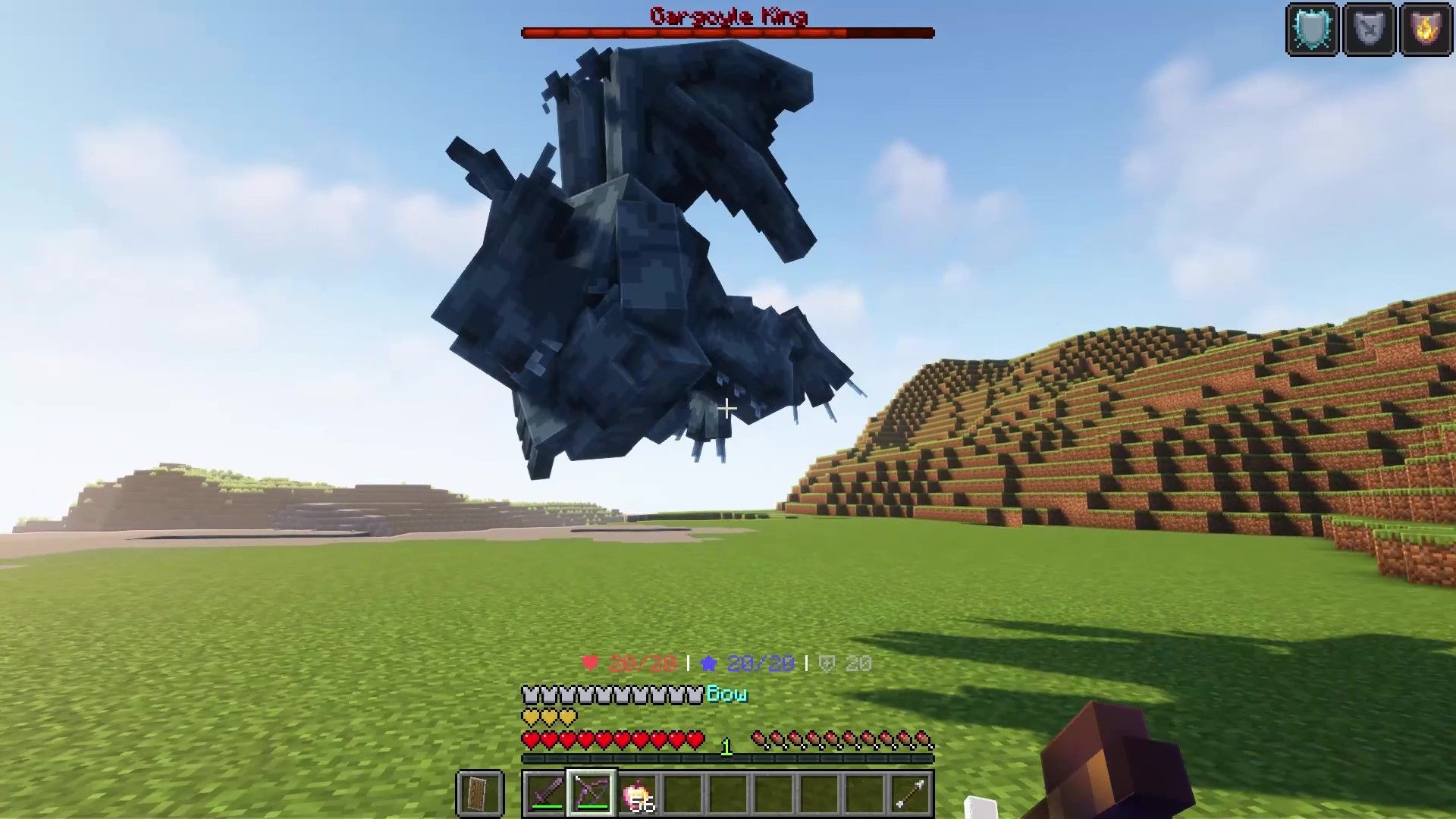Click the Gargoyle King boss title

pos(728,14)
